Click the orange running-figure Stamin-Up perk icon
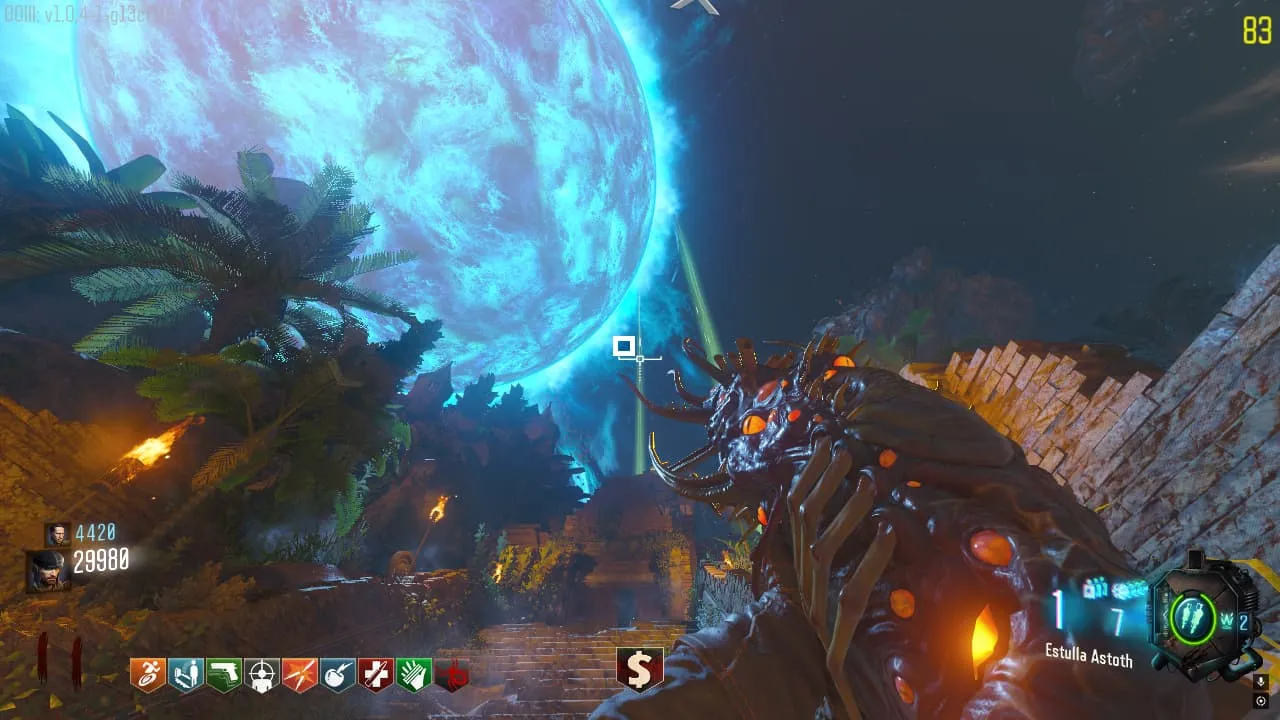Image resolution: width=1280 pixels, height=720 pixels. pyautogui.click(x=148, y=675)
